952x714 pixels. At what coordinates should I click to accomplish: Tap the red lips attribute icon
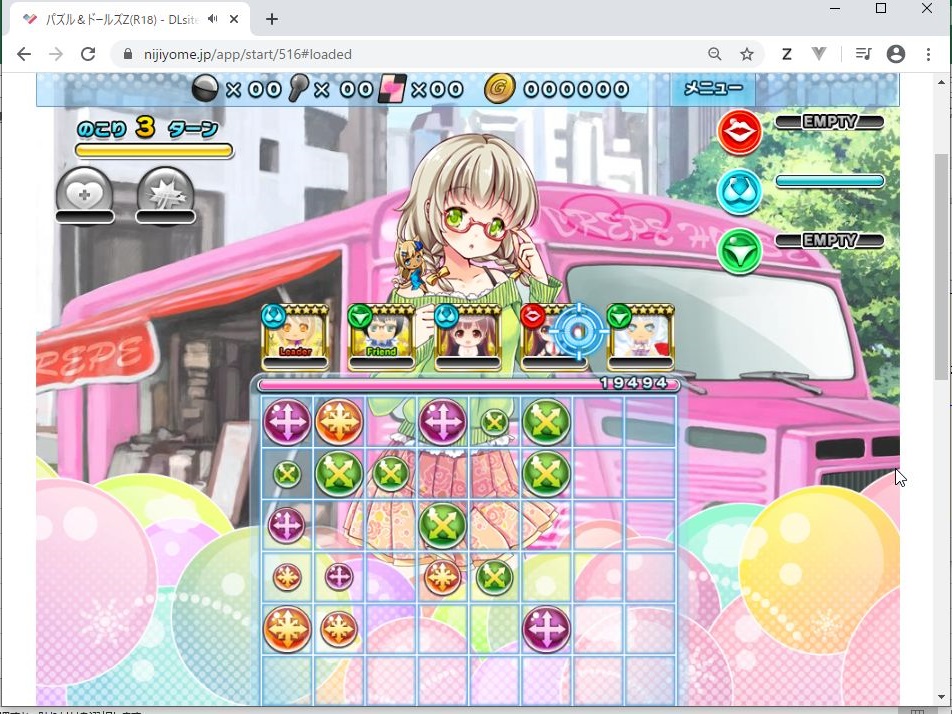(x=739, y=132)
